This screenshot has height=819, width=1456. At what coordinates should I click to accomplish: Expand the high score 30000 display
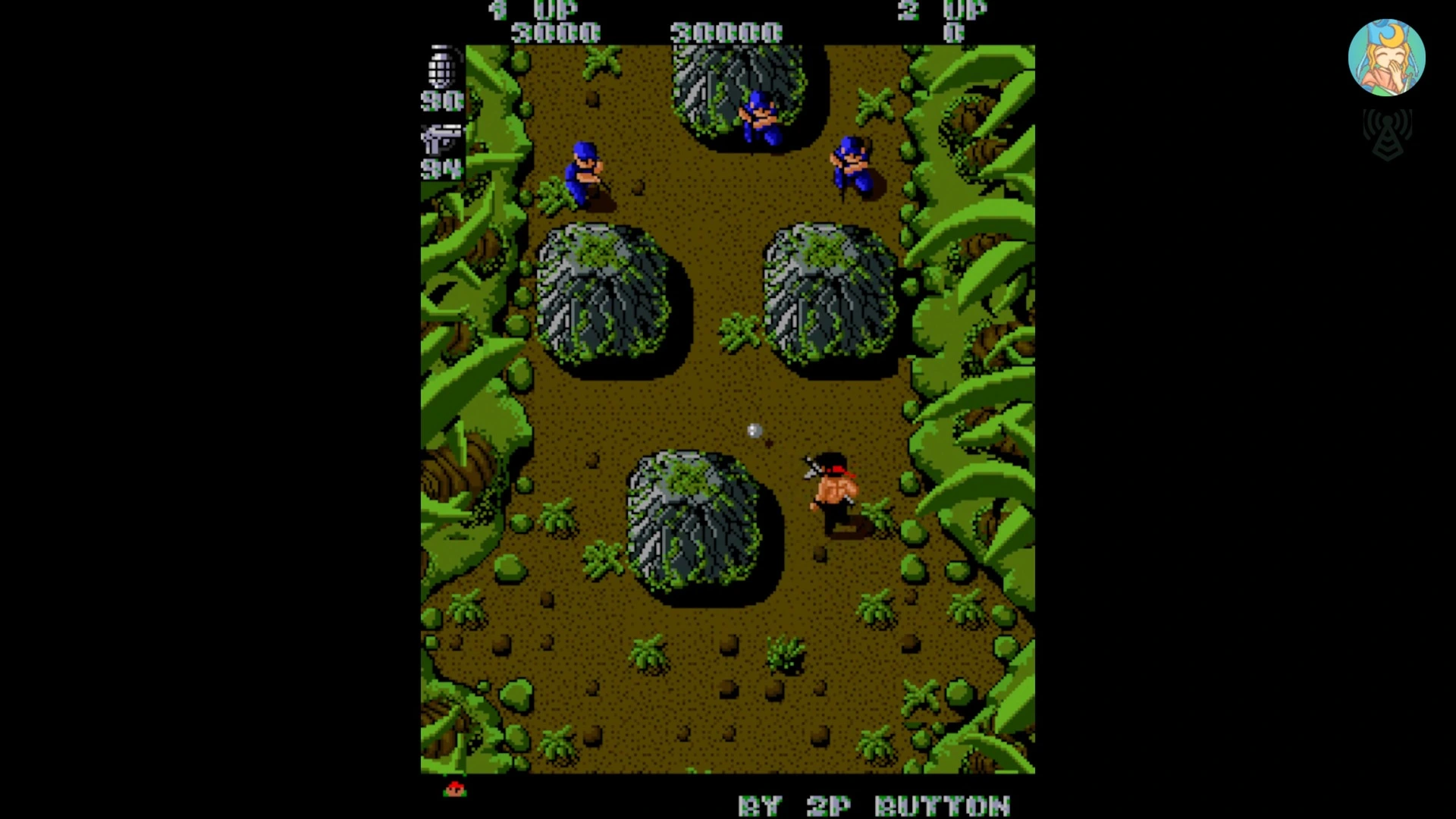[x=728, y=32]
